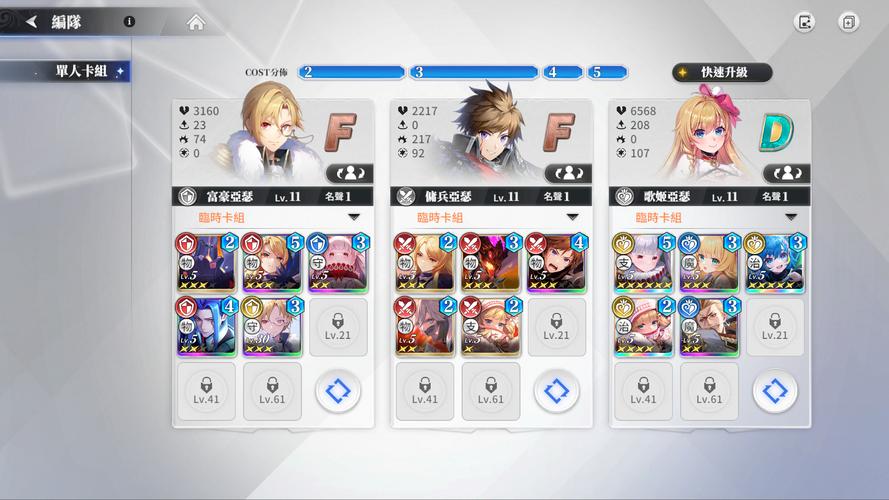This screenshot has height=500, width=889.
Task: Select 歌姬亞瑟's cost 5 white-haired support card
Action: pyautogui.click(x=642, y=262)
